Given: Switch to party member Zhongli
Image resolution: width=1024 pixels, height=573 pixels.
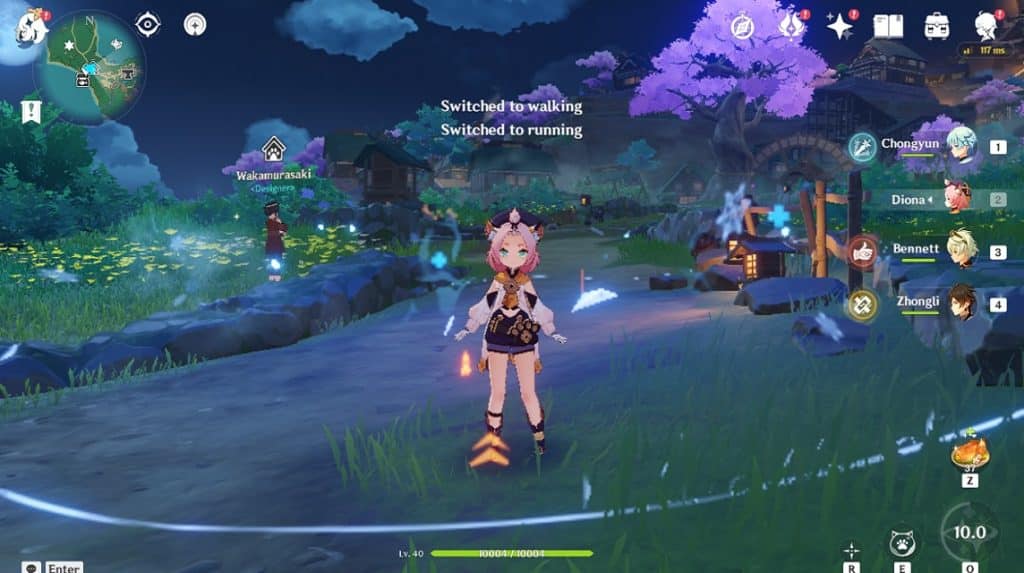Looking at the screenshot, I should (961, 303).
